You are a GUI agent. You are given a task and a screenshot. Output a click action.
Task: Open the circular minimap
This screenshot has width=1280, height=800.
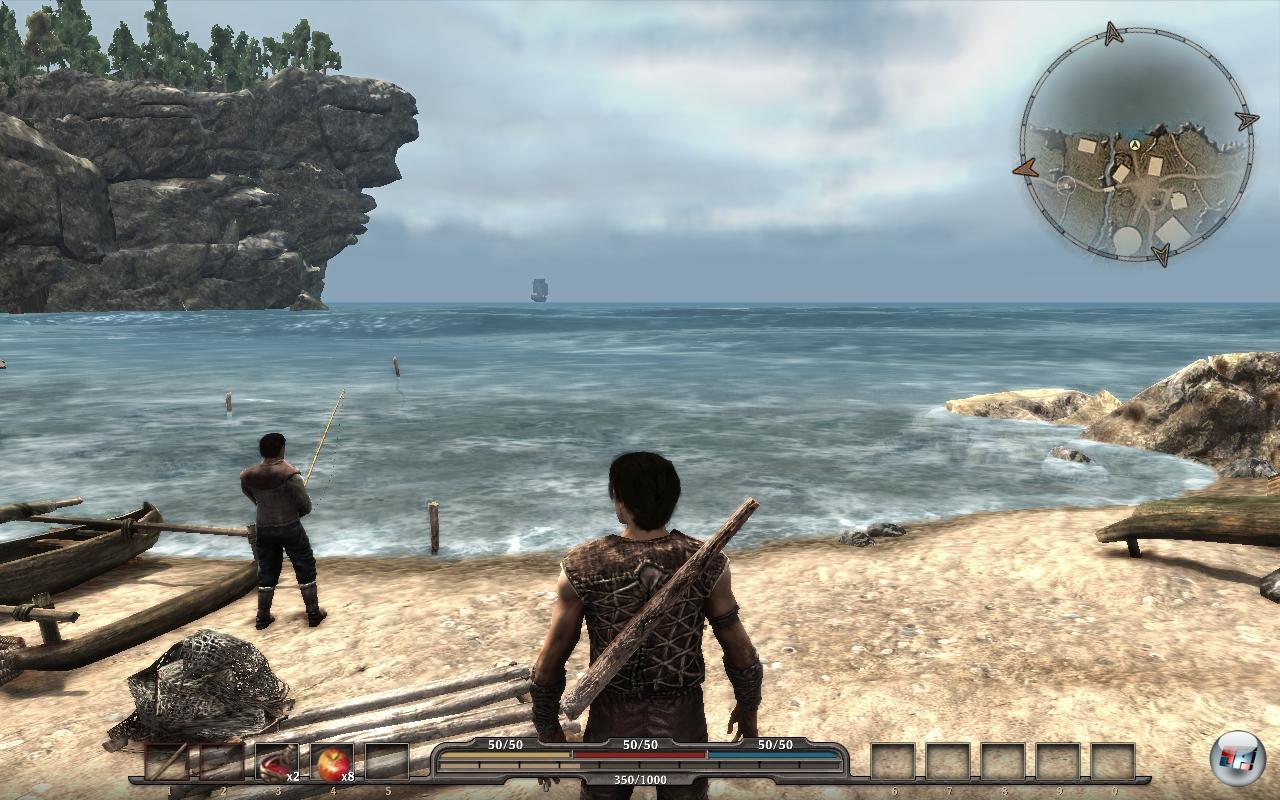pyautogui.click(x=1136, y=146)
